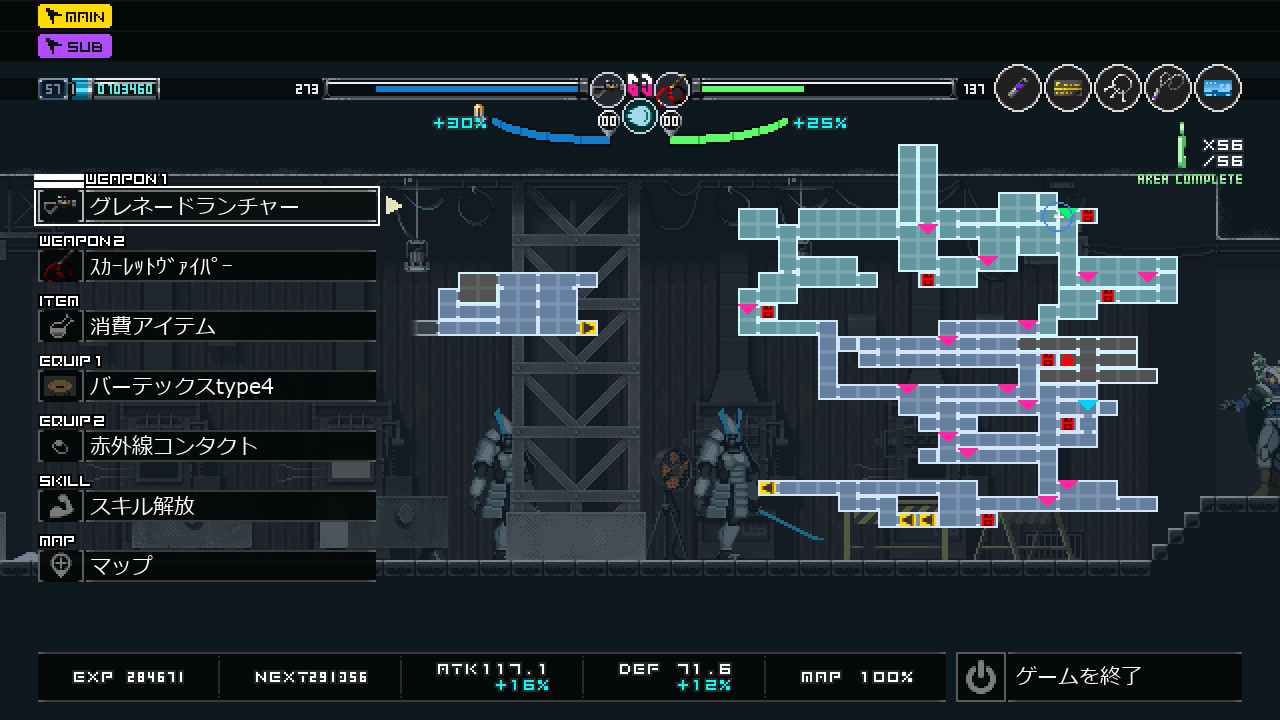1280x720 pixels.
Task: Select the バーテックスtype4 equipment entry
Action: [x=208, y=386]
